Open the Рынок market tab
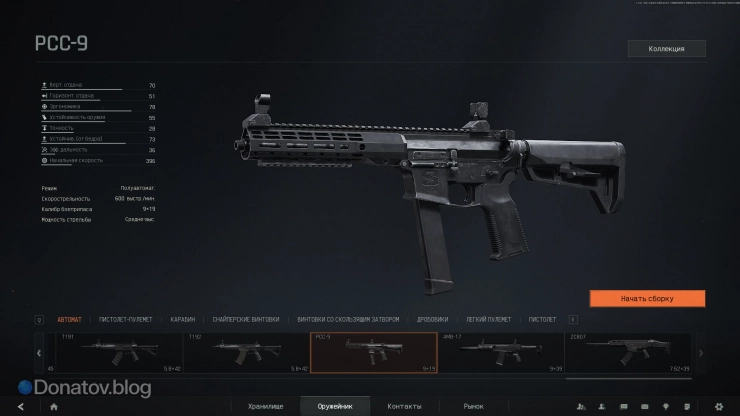This screenshot has height=416, width=740. pyautogui.click(x=473, y=406)
